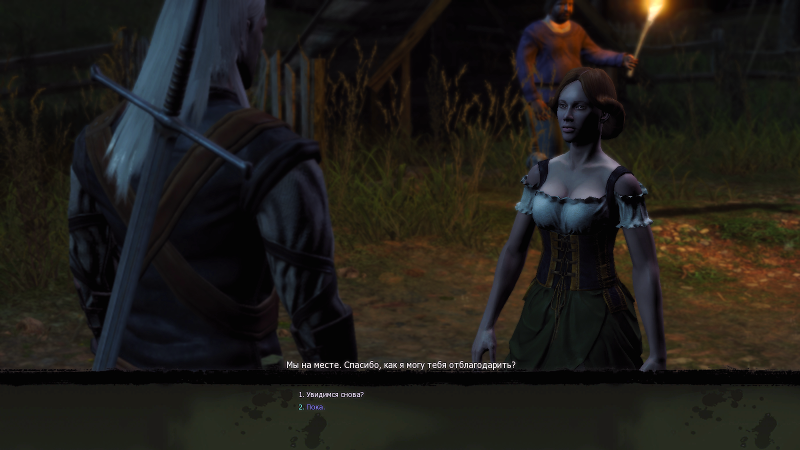Select the "Пока." dialogue option
Viewport: 800px width, 450px height.
pos(315,407)
